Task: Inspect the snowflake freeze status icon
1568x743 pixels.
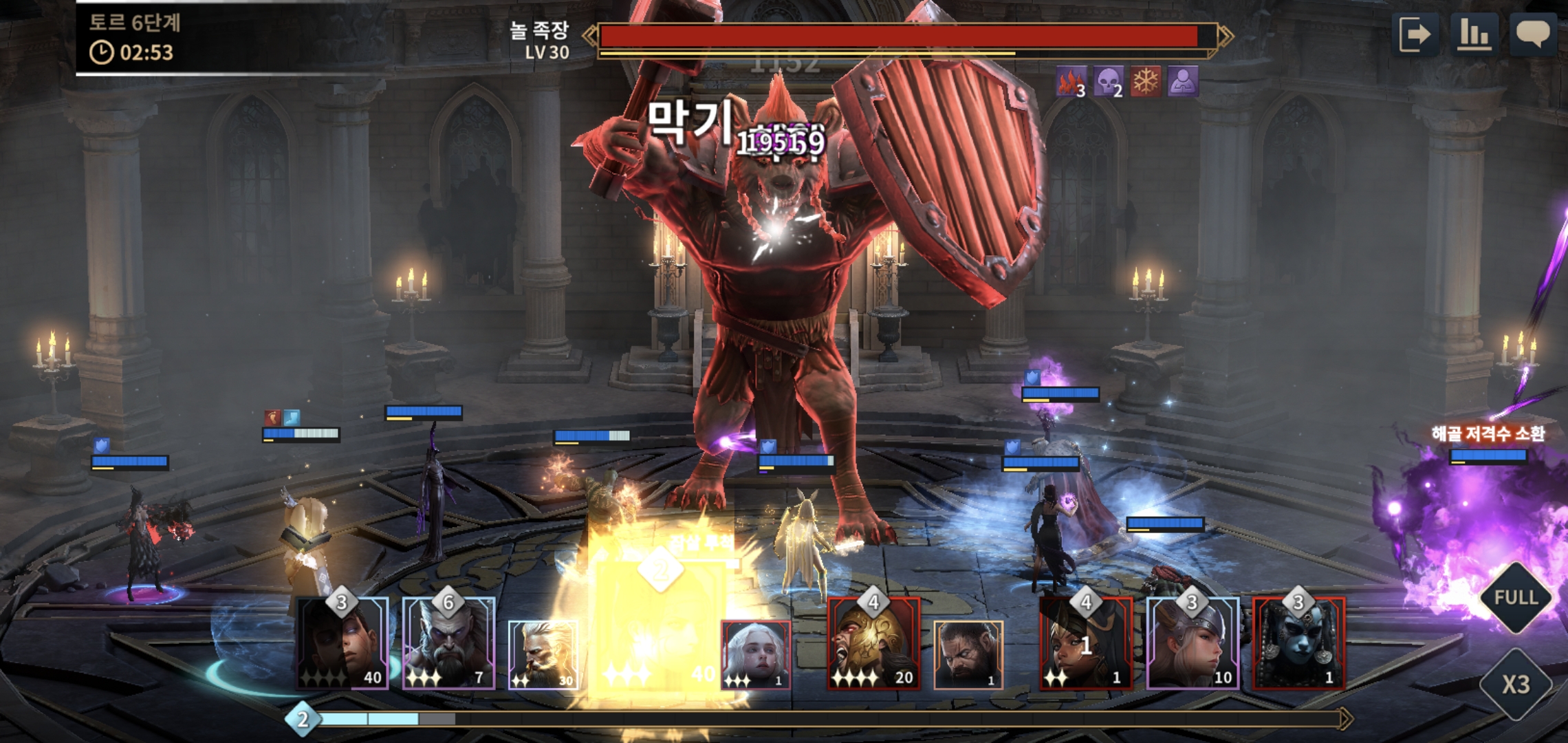Action: click(1146, 83)
